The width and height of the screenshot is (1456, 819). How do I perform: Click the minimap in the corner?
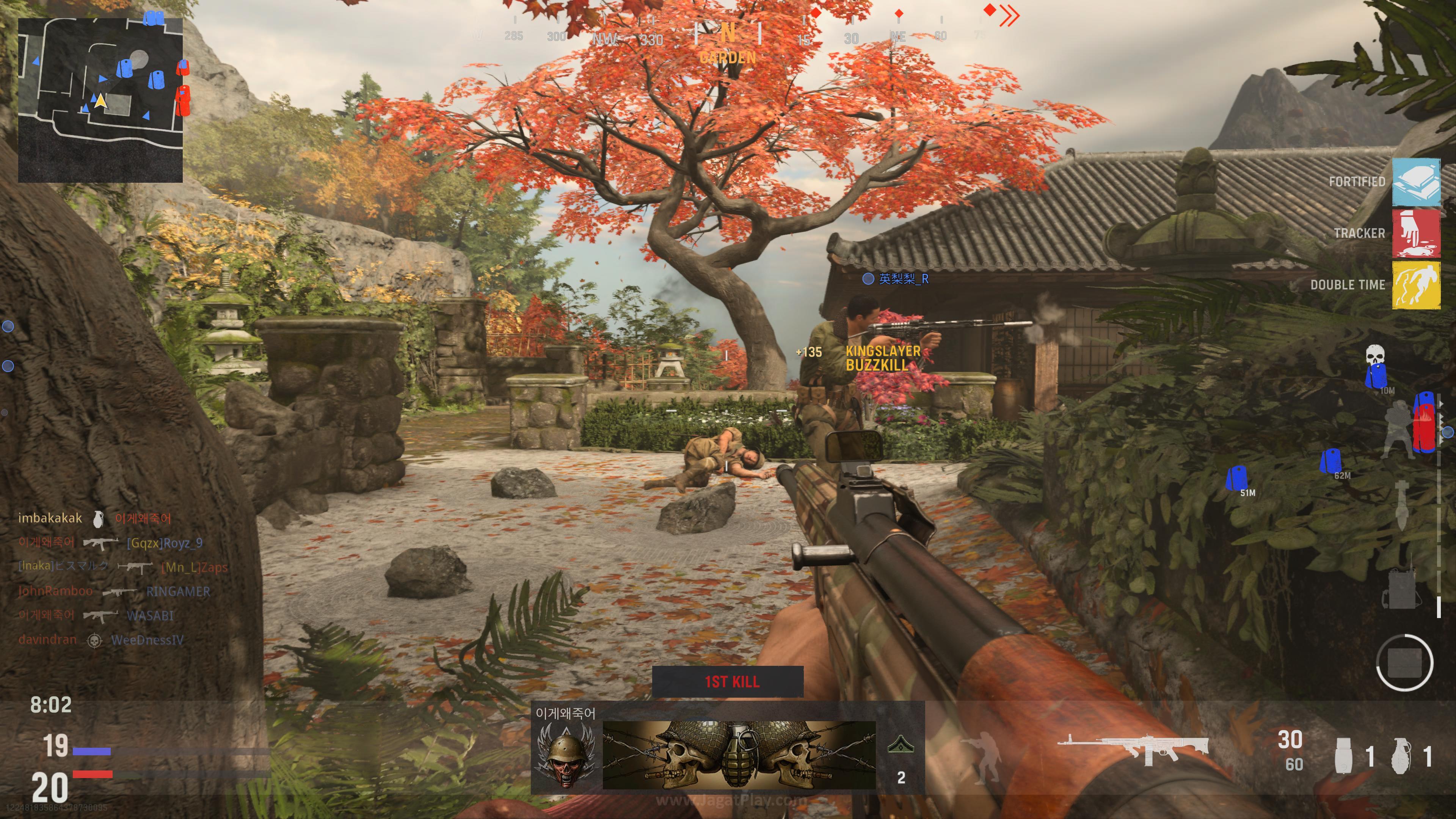100,99
